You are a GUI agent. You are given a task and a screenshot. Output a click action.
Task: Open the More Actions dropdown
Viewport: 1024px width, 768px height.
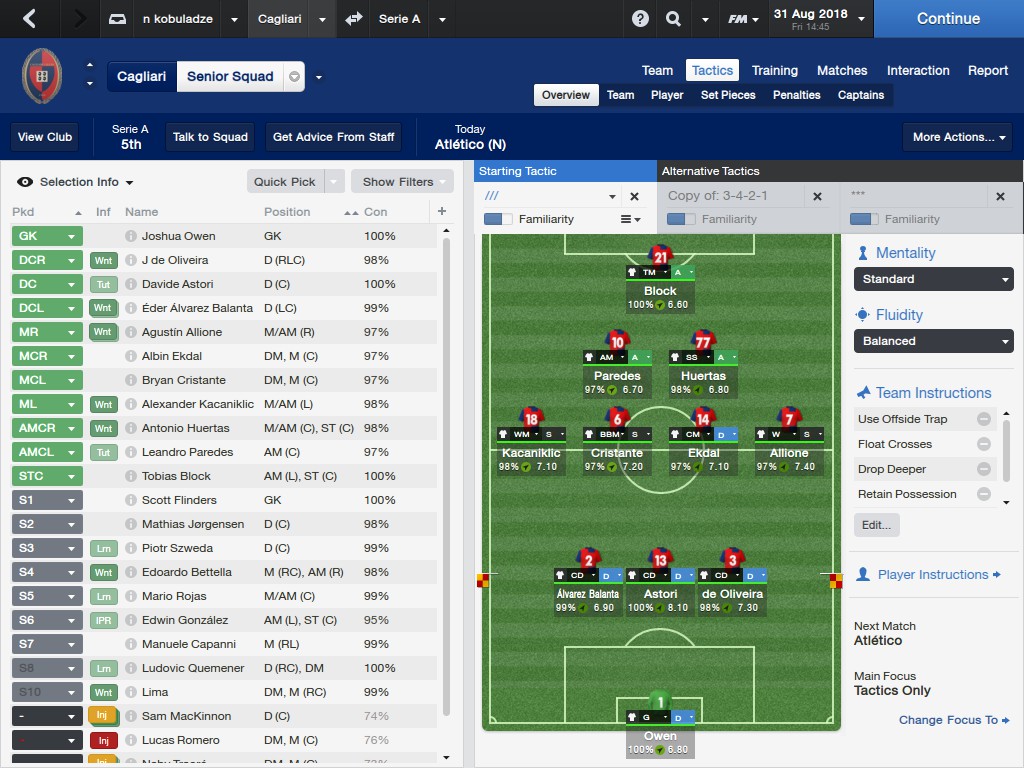(961, 137)
